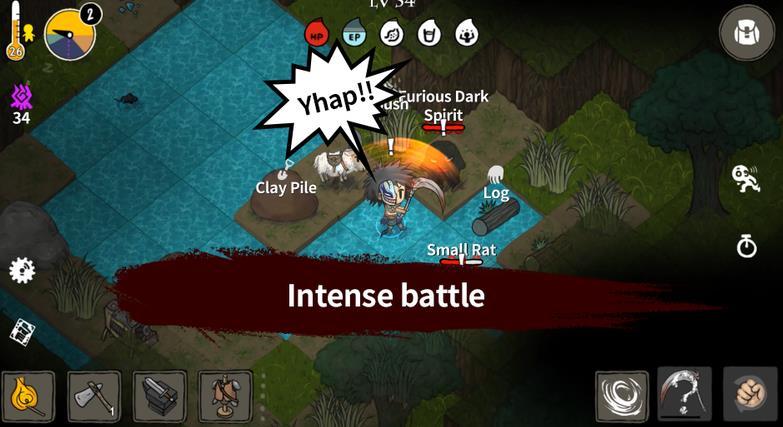Select the axe hotbar slot

click(94, 397)
